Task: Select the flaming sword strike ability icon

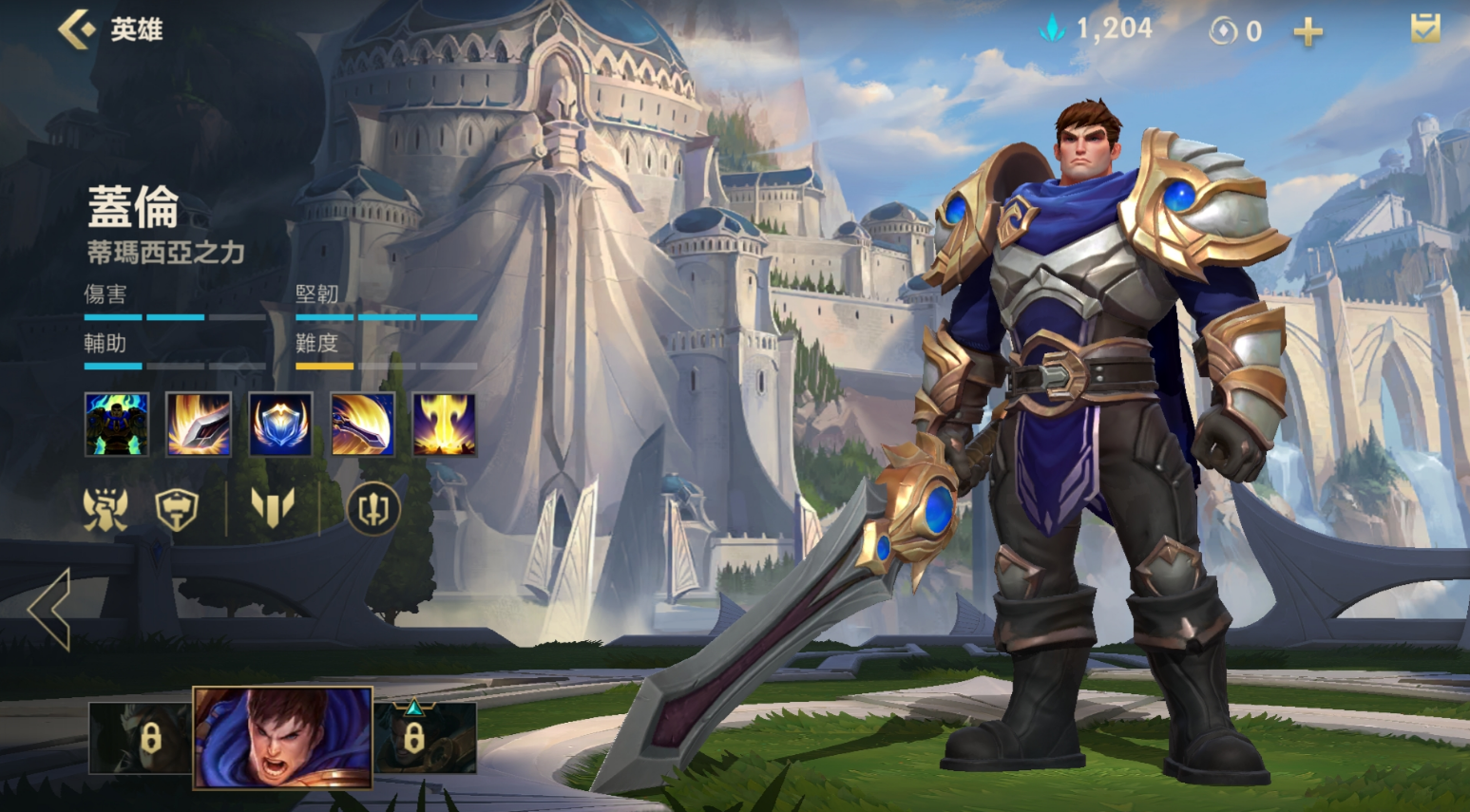Action: point(198,424)
